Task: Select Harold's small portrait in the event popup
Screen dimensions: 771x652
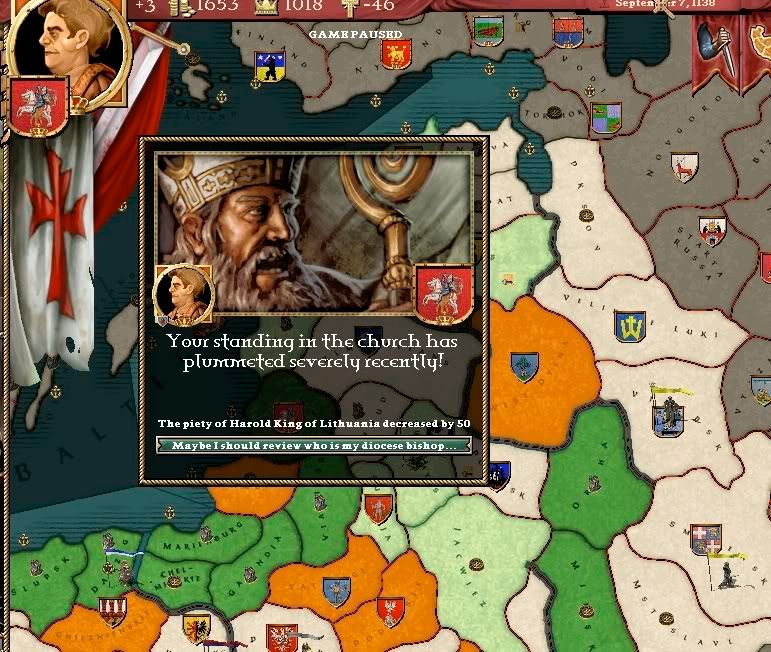Action: click(182, 294)
